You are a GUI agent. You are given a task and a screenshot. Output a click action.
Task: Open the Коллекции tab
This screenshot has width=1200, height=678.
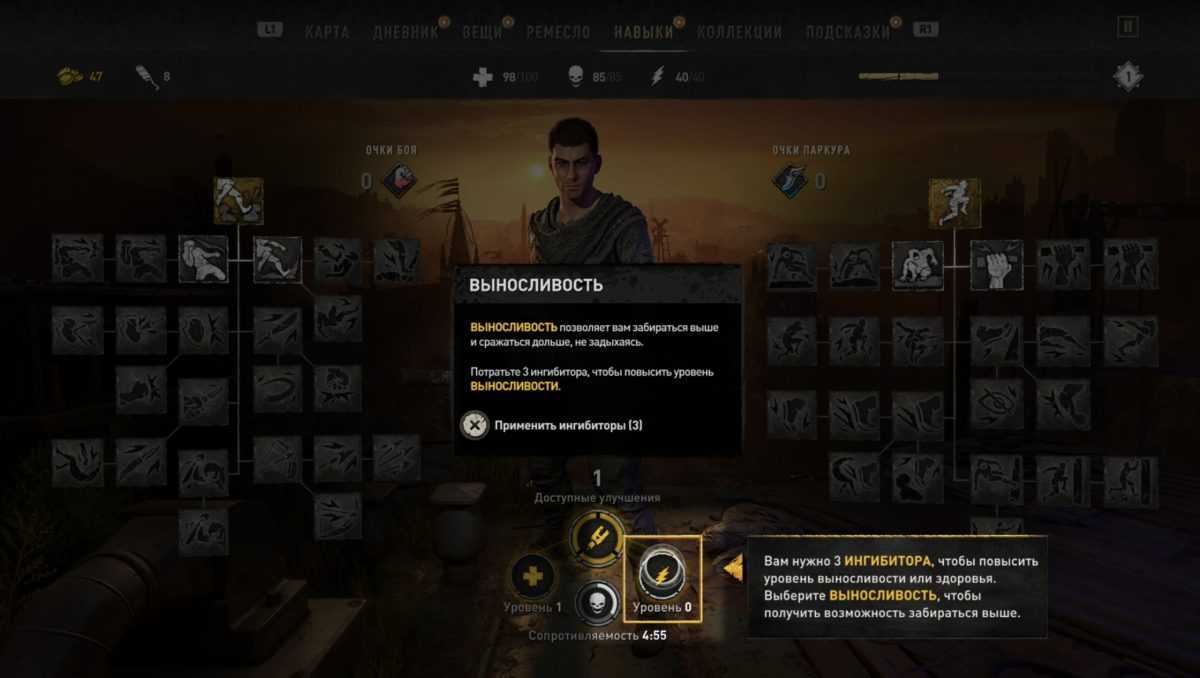pos(739,32)
